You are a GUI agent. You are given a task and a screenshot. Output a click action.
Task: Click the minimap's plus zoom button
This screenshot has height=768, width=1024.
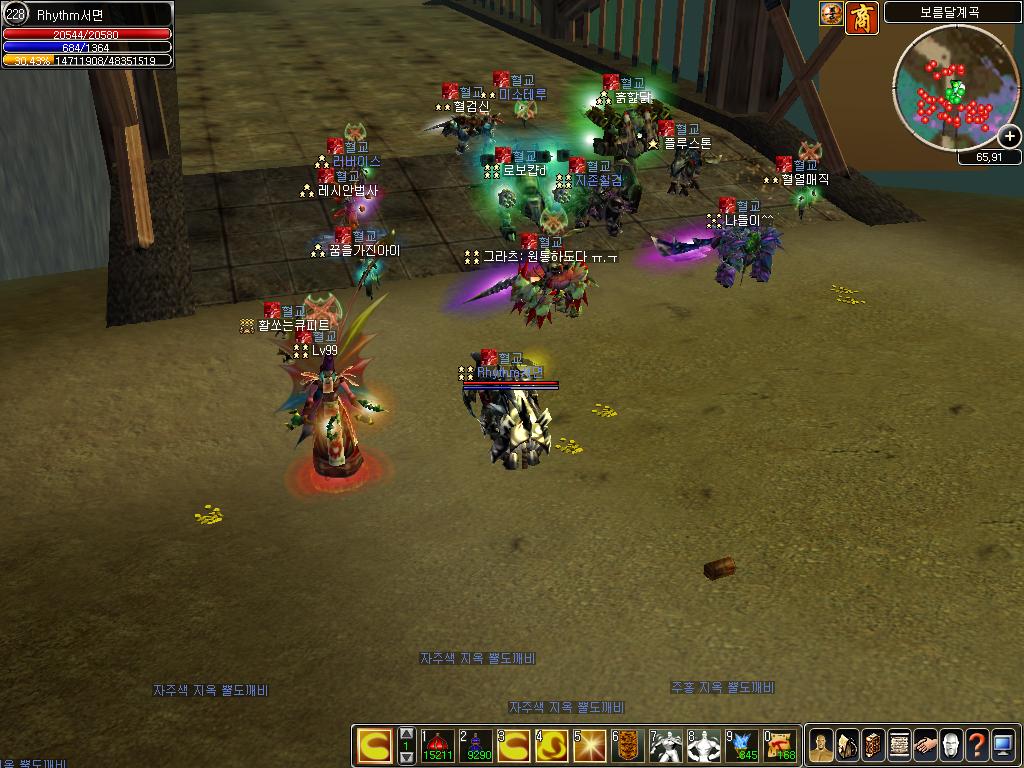1010,137
